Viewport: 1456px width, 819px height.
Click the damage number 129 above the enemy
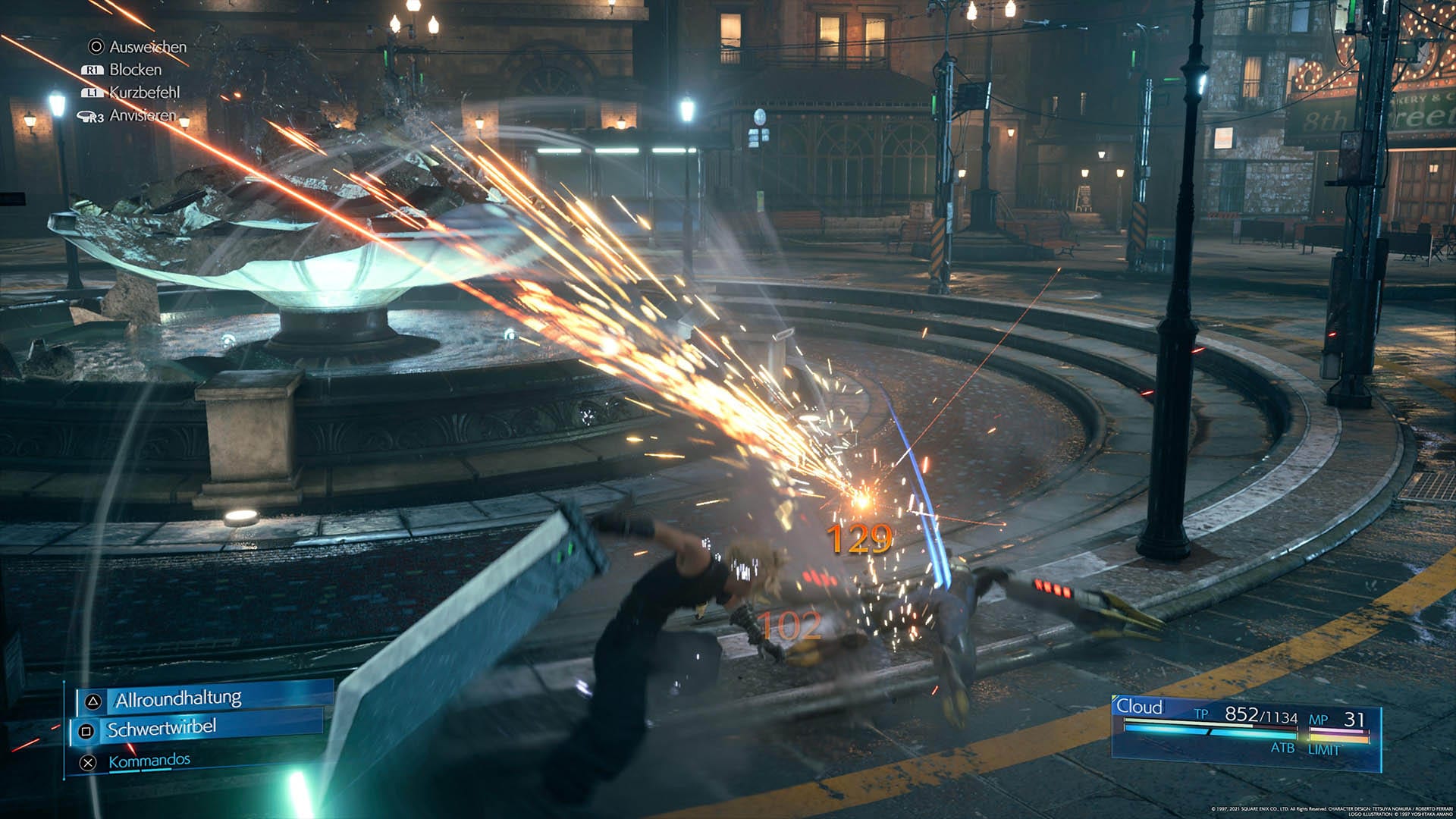click(861, 538)
